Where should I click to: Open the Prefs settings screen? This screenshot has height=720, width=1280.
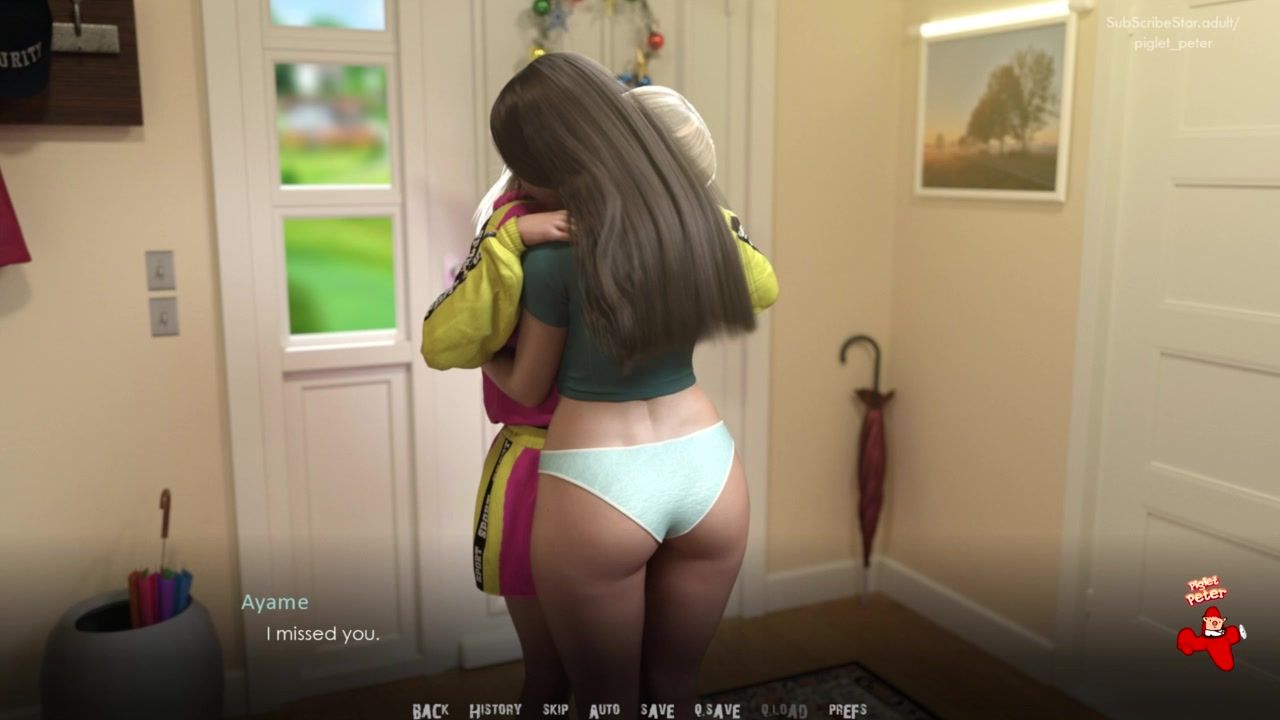pyautogui.click(x=848, y=710)
